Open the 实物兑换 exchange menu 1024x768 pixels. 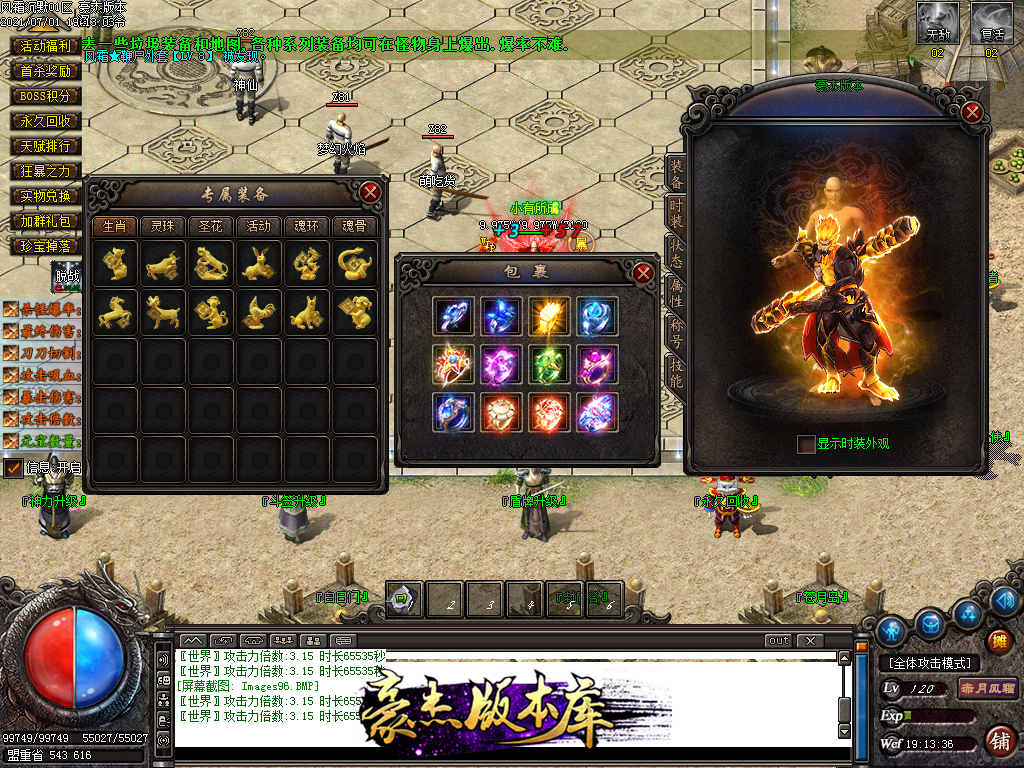[x=46, y=196]
